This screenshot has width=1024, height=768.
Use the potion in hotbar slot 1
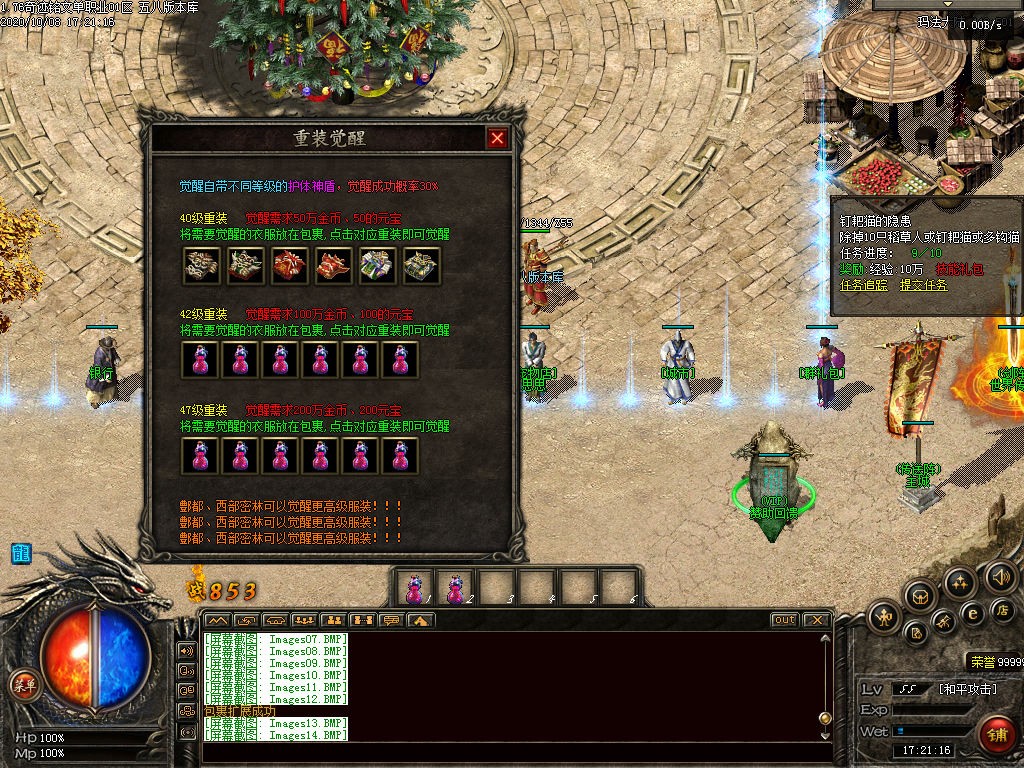click(414, 588)
